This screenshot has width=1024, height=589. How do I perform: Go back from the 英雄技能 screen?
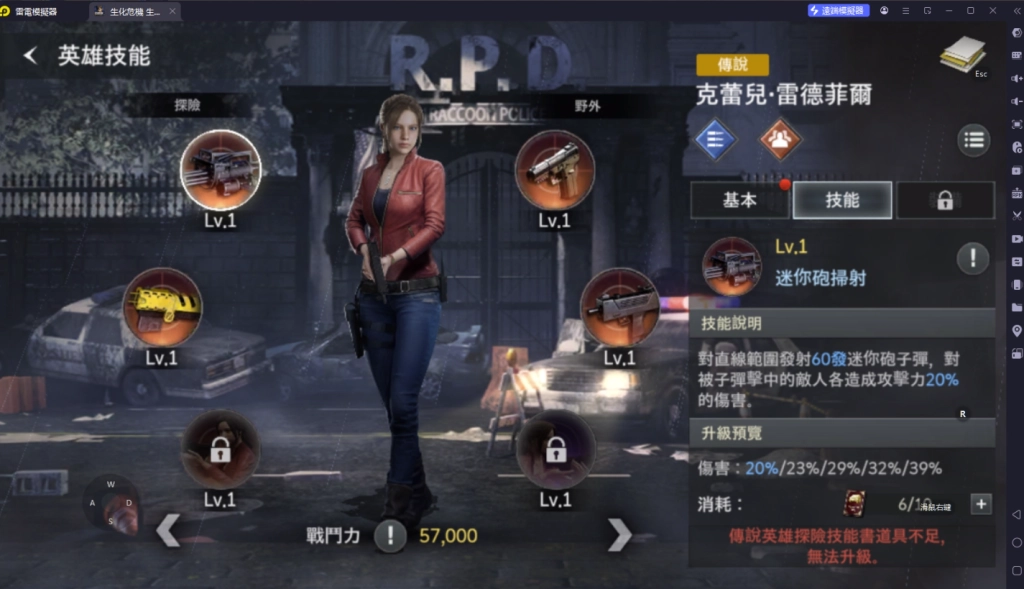point(30,56)
